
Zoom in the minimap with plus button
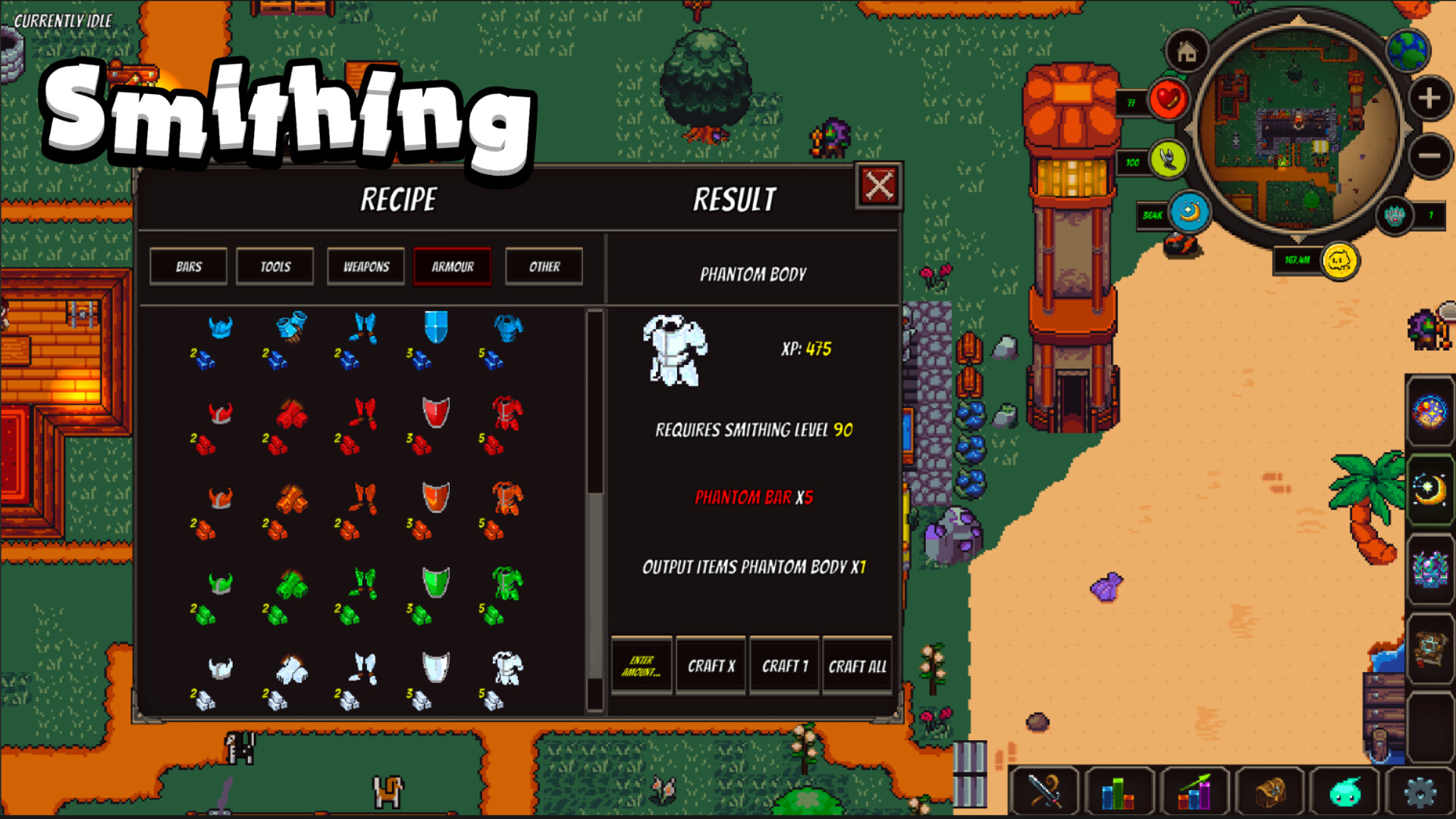pos(1429,97)
